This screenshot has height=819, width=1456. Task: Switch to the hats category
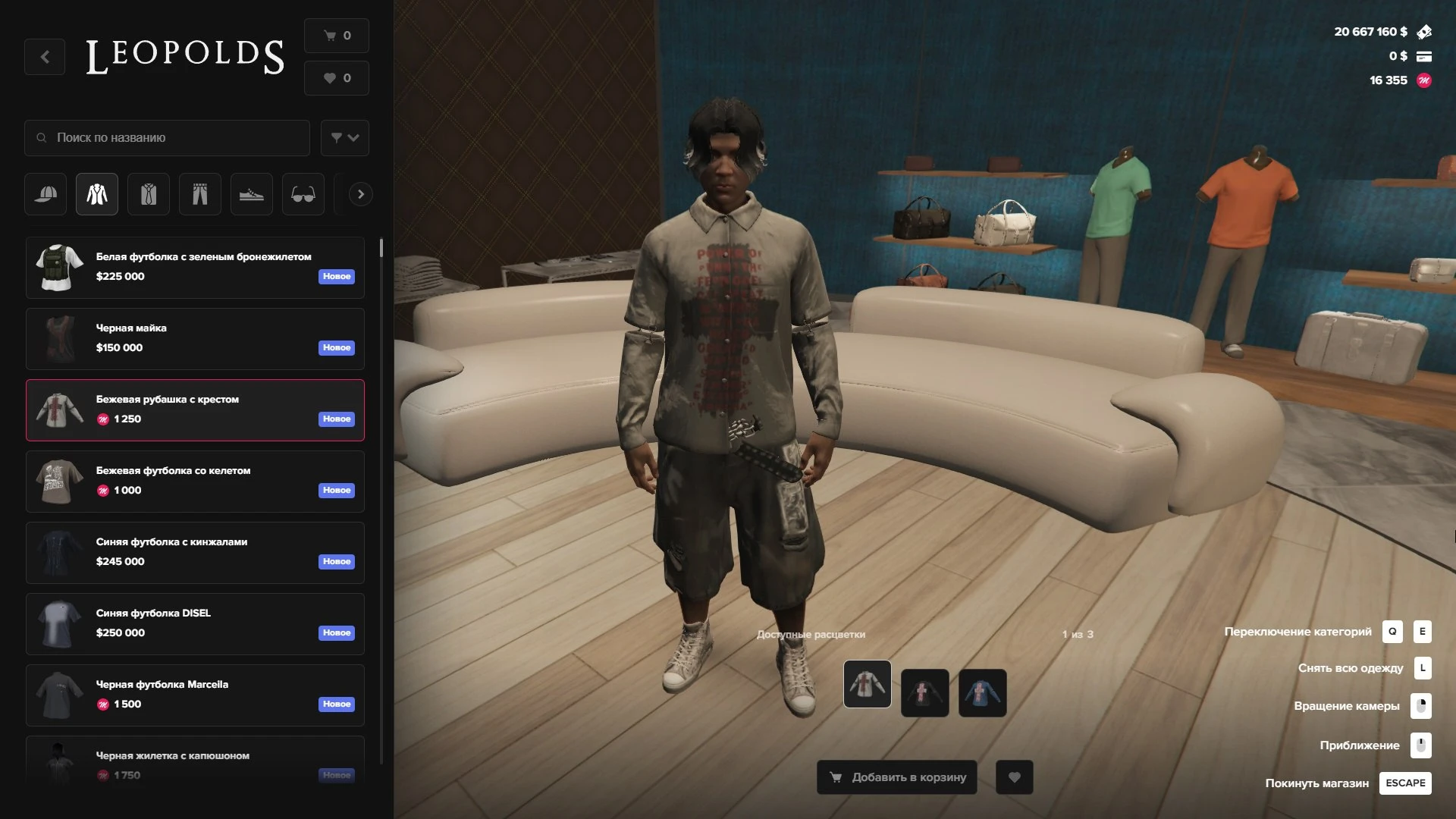(x=45, y=194)
